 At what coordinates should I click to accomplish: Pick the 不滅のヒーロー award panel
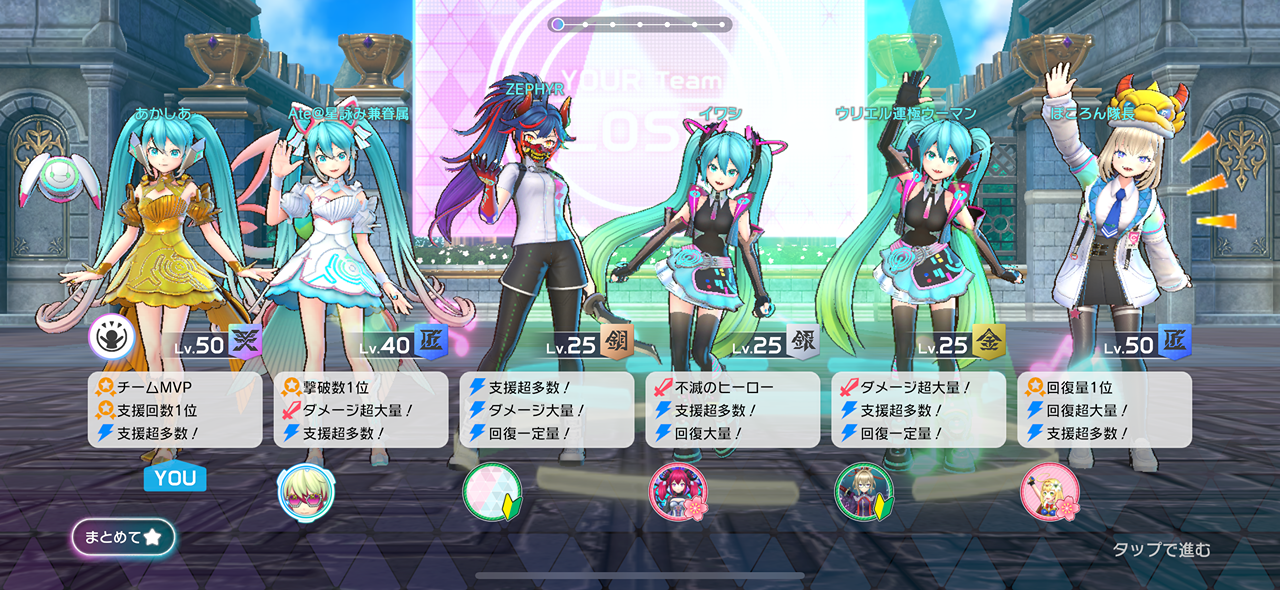point(733,410)
